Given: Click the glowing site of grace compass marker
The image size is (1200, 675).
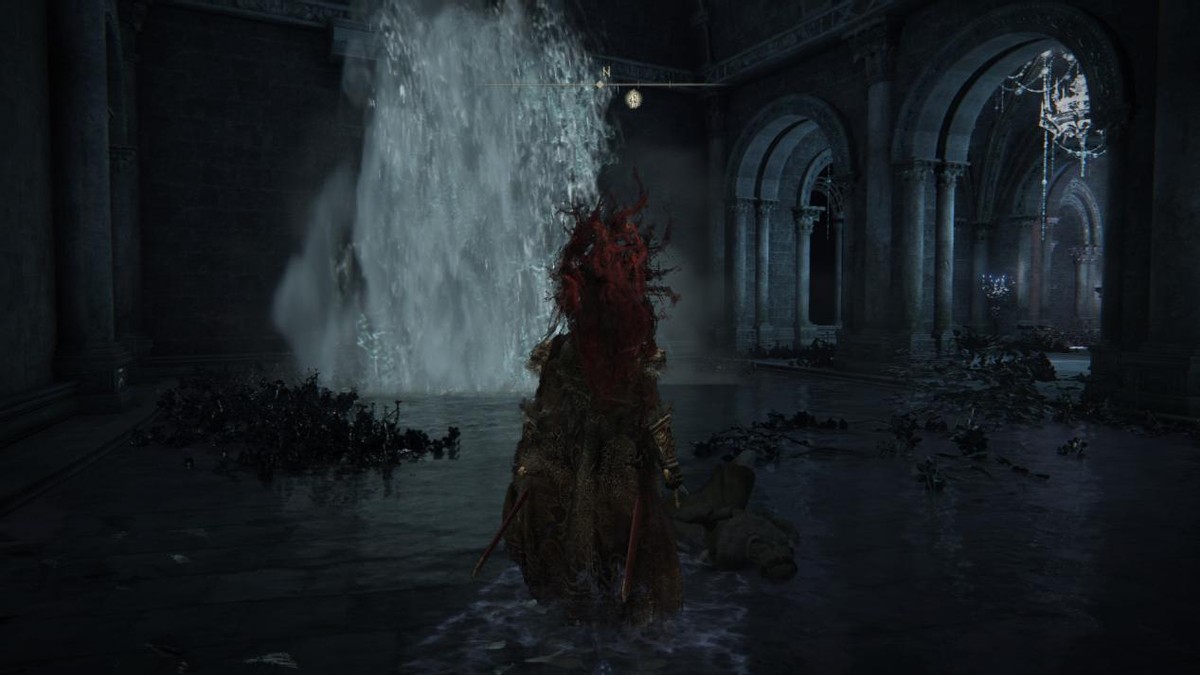Looking at the screenshot, I should click(633, 98).
